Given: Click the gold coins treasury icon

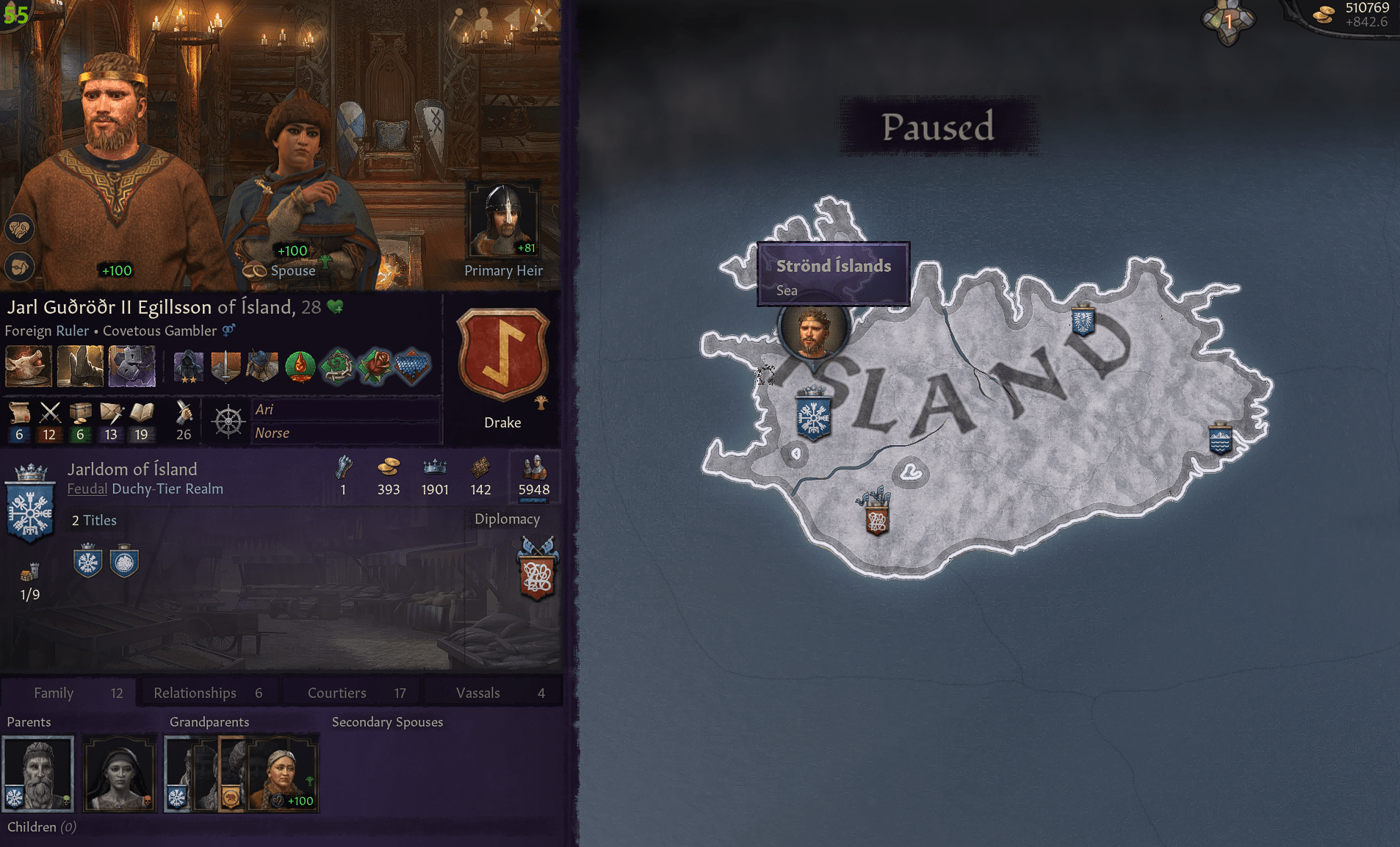Looking at the screenshot, I should click(389, 467).
